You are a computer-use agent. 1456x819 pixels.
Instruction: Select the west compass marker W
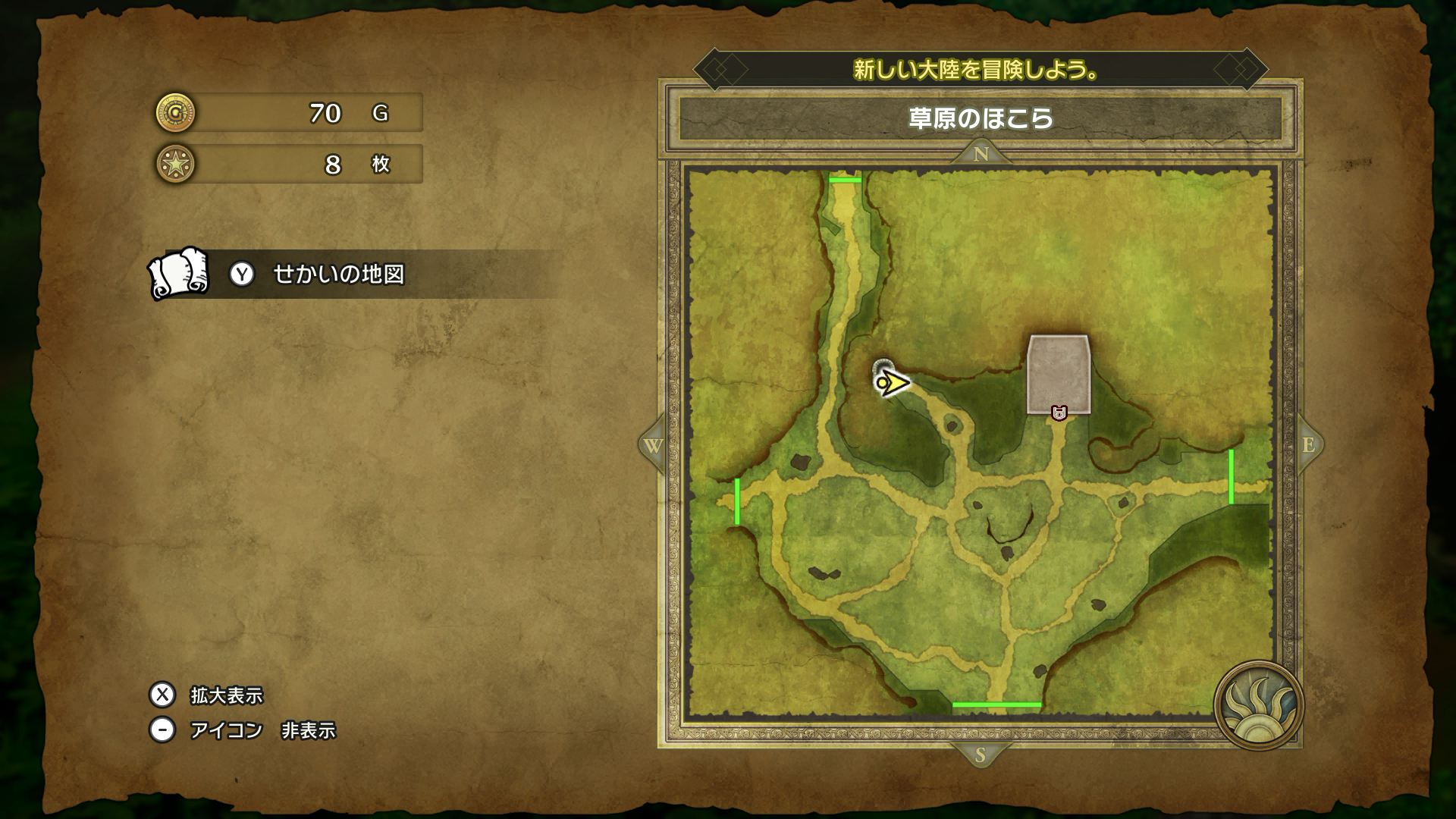pyautogui.click(x=653, y=445)
